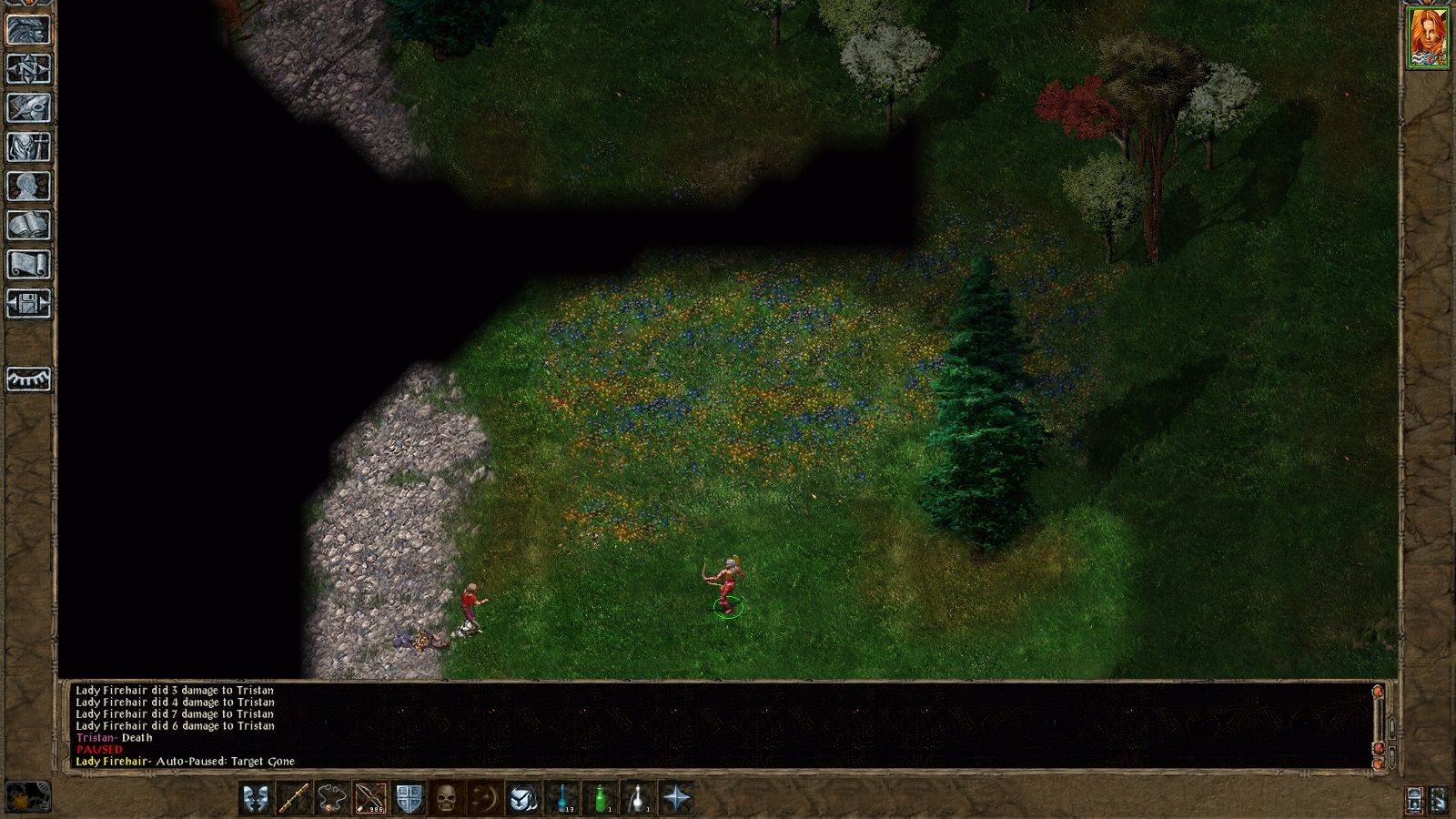Viewport: 1456px width, 819px height.
Task: Click the twin masks talk button
Action: (x=256, y=799)
